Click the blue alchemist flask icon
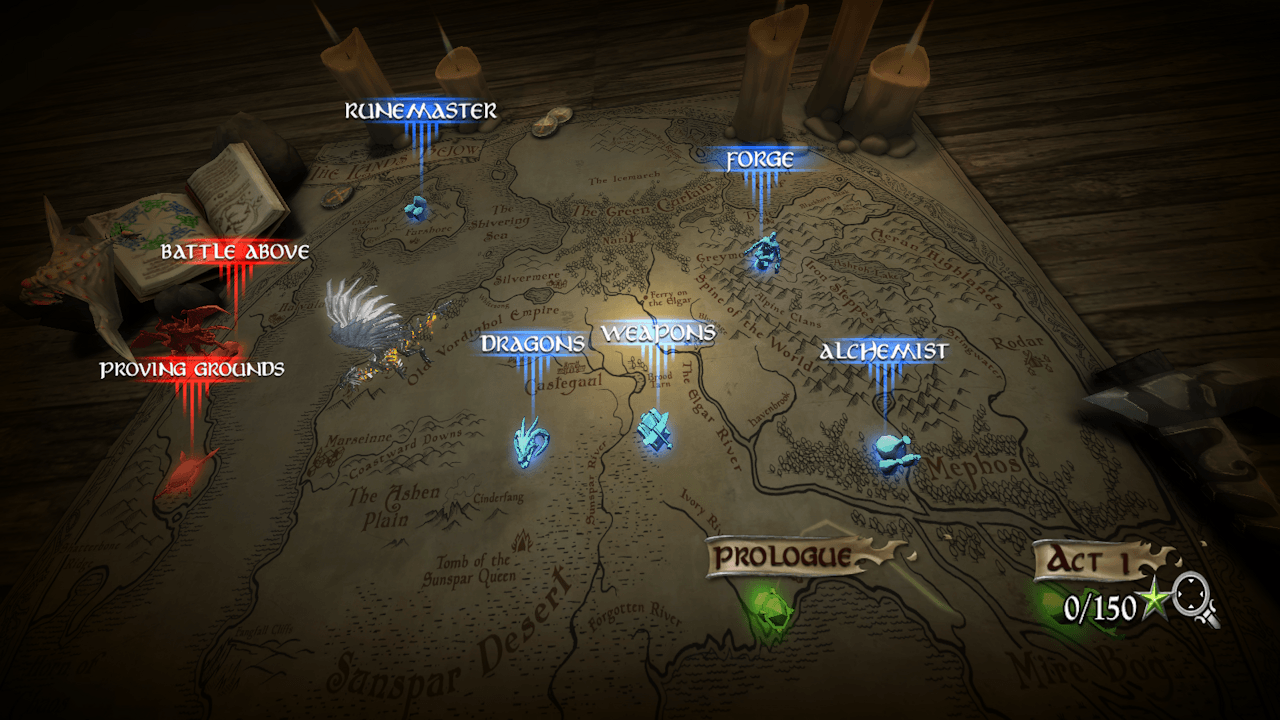This screenshot has width=1280, height=720. click(892, 452)
